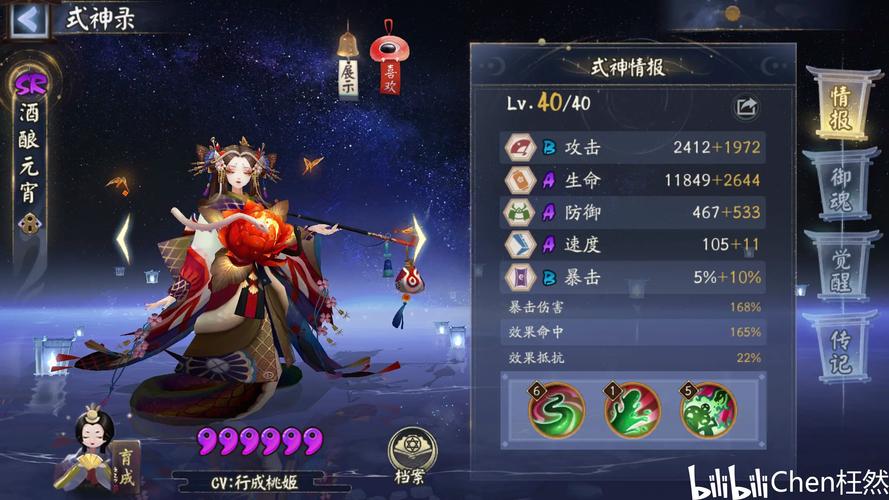Select the 速度 speed stat row
Image resolution: width=889 pixels, height=500 pixels.
point(633,245)
